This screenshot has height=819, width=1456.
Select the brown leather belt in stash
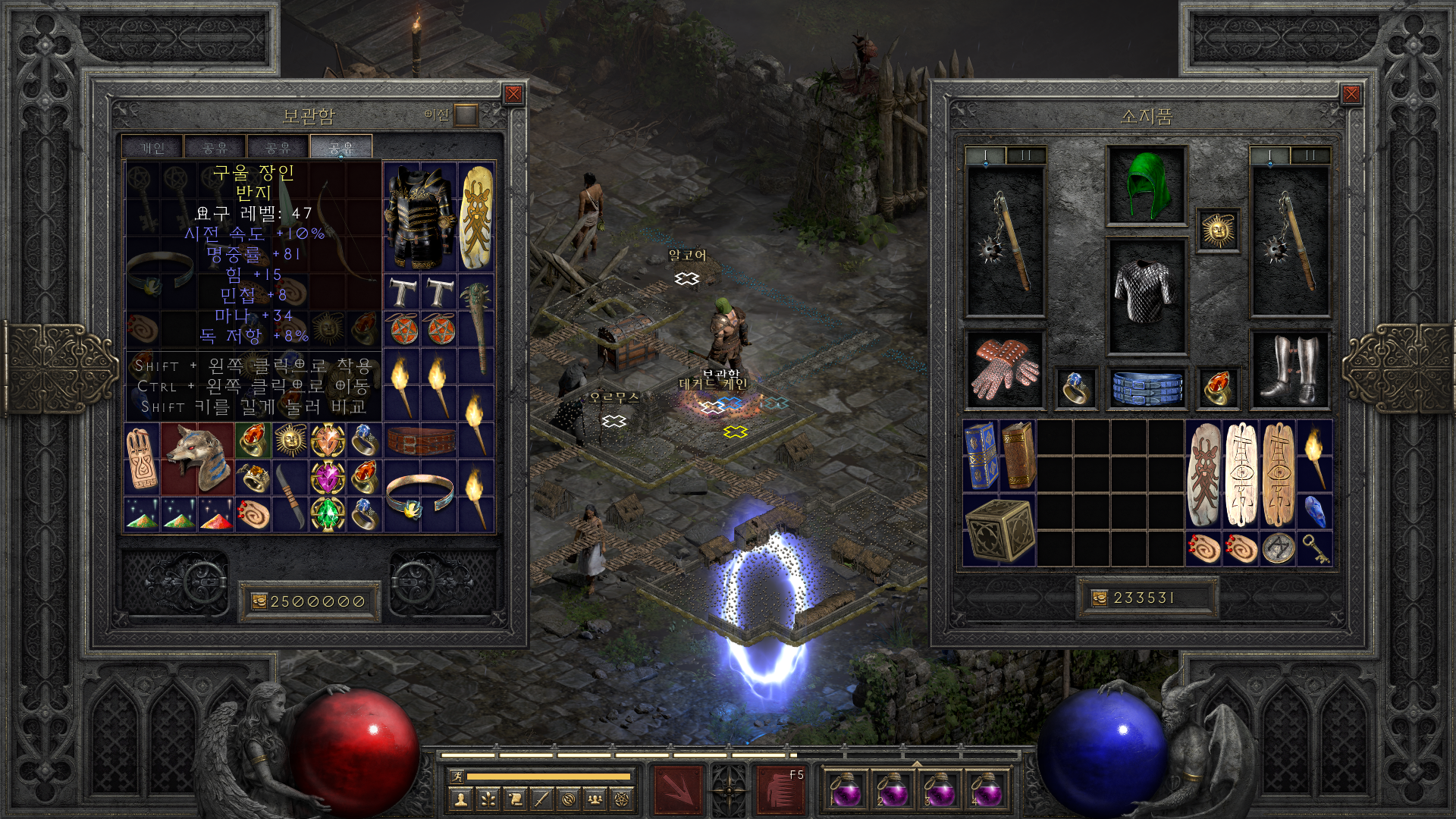coord(421,440)
